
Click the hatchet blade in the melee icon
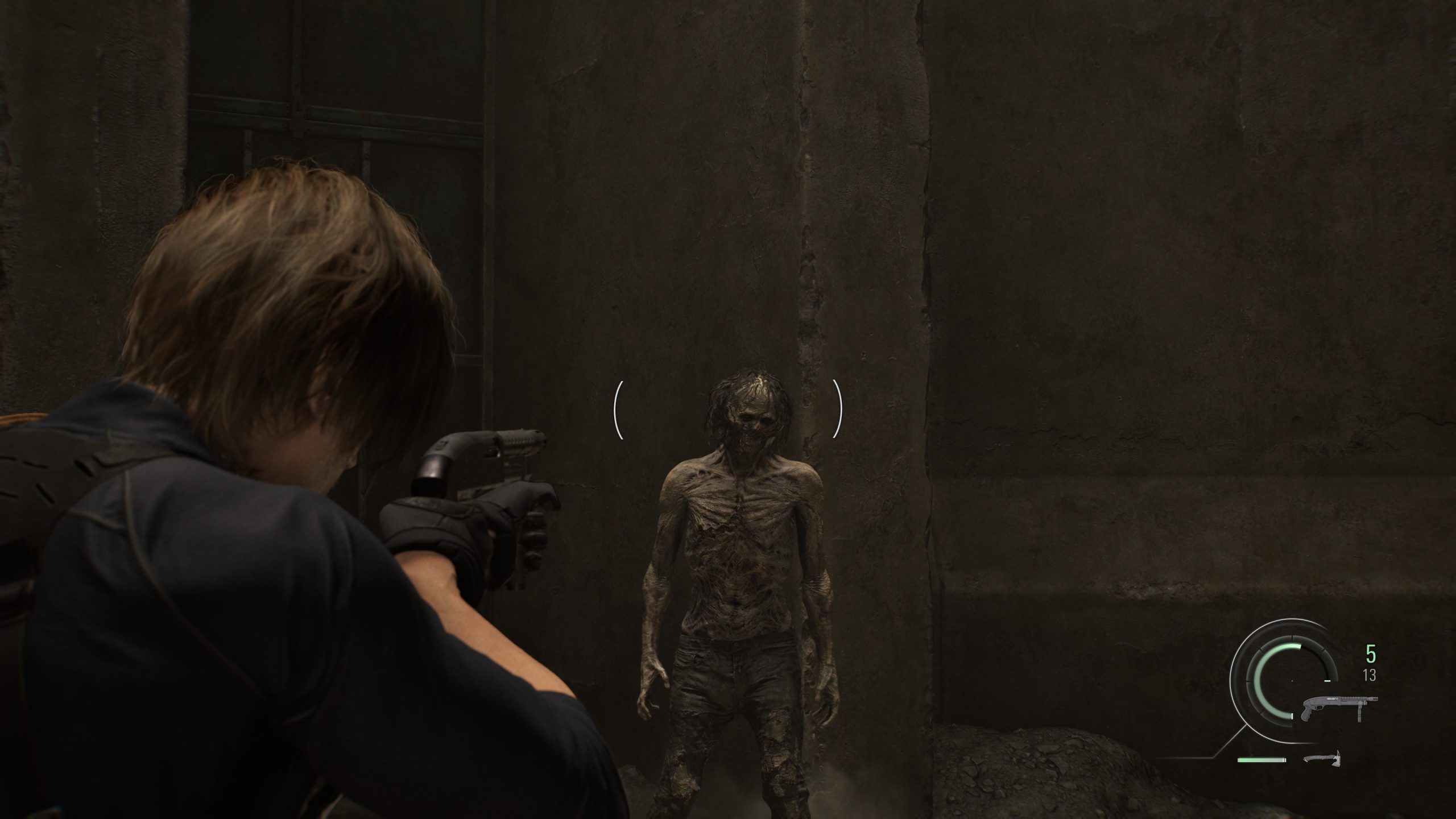point(1338,761)
